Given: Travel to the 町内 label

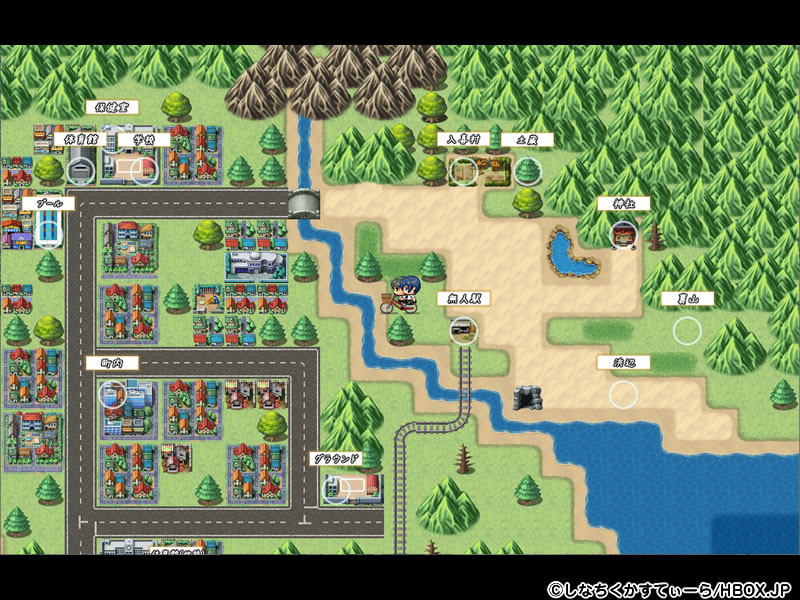Looking at the screenshot, I should 112,363.
